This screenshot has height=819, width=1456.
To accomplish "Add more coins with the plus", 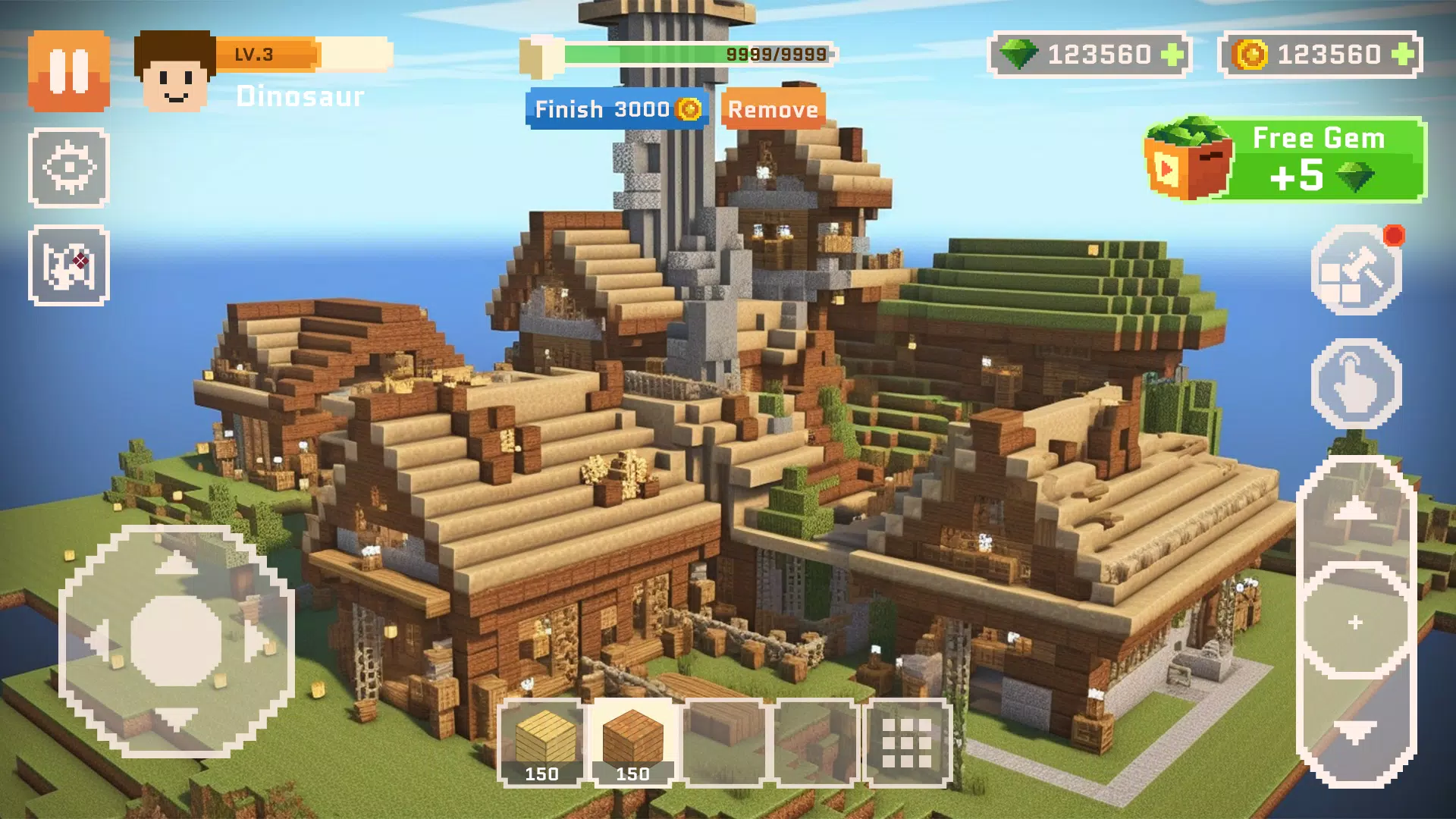I will [1403, 55].
